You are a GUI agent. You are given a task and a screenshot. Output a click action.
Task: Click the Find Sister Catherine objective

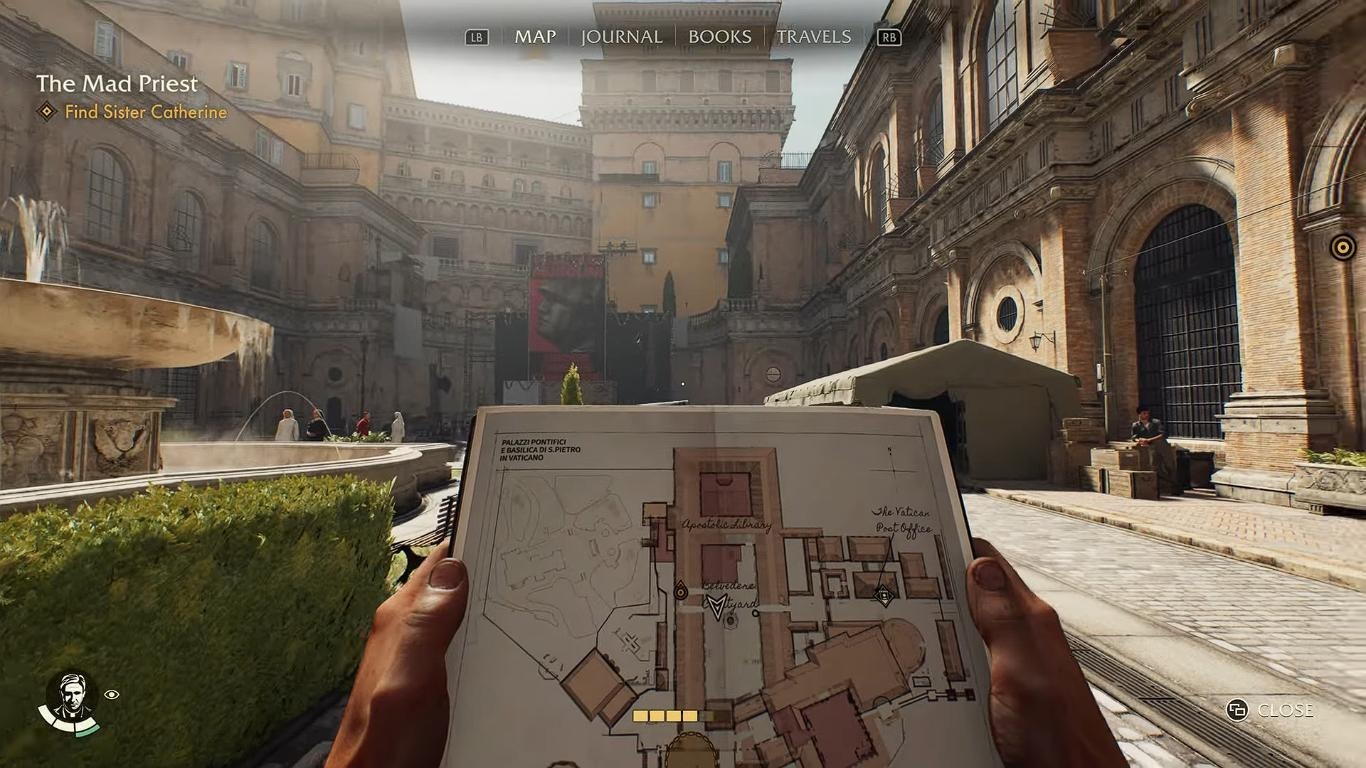(x=145, y=112)
